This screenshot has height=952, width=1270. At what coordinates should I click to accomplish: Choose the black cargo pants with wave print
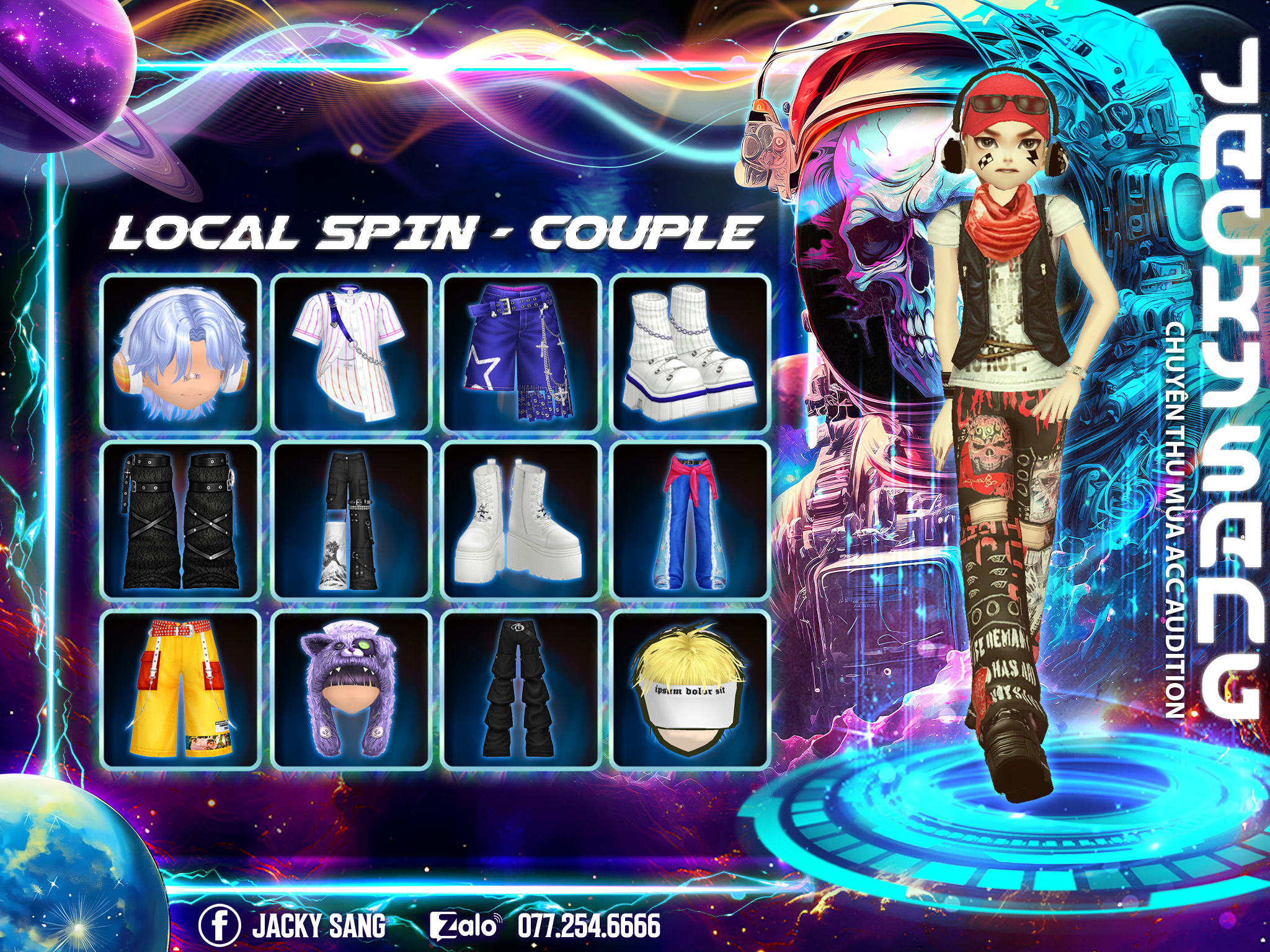click(x=351, y=521)
